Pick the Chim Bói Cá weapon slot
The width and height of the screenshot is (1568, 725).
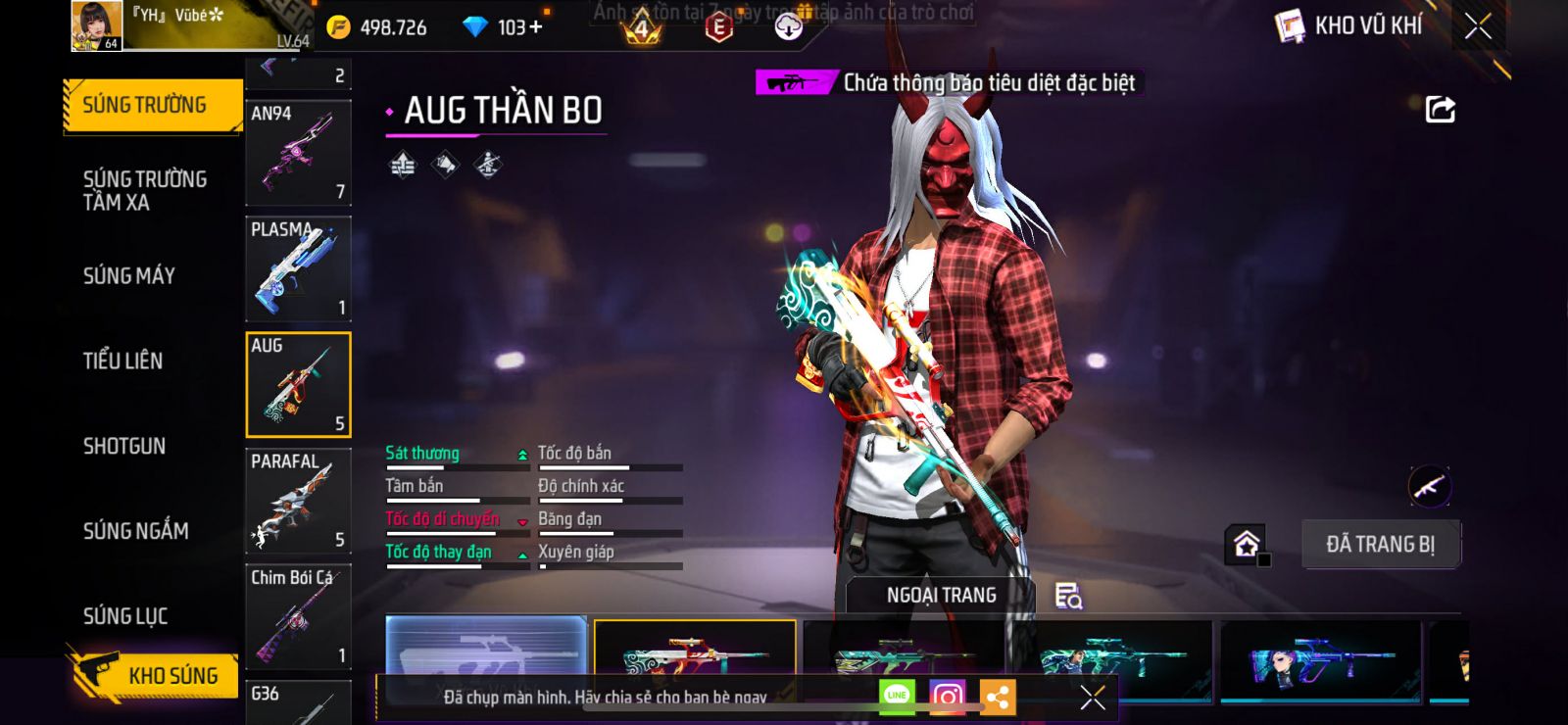click(x=298, y=616)
